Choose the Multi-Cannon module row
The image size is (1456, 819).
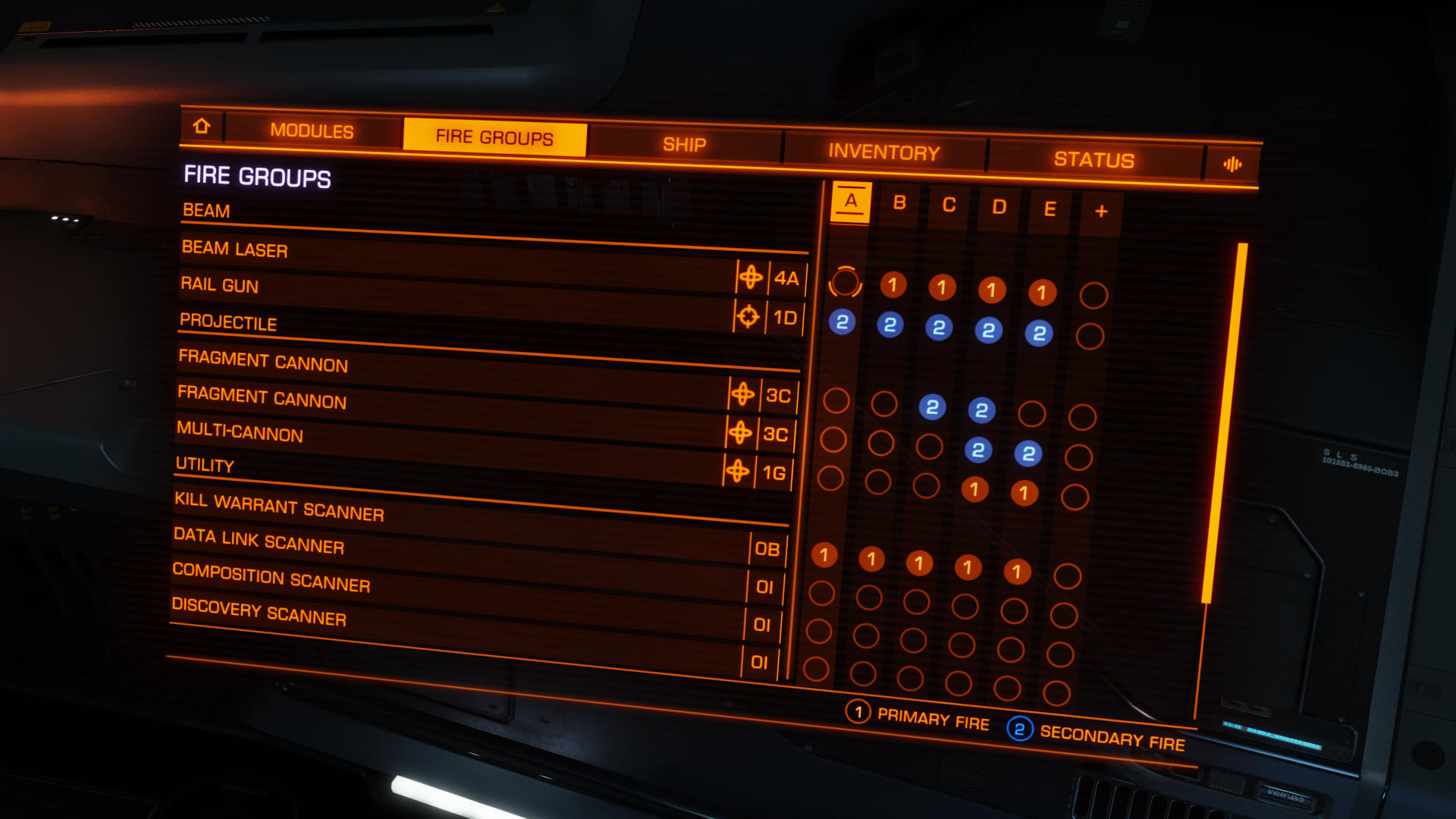tap(447, 451)
